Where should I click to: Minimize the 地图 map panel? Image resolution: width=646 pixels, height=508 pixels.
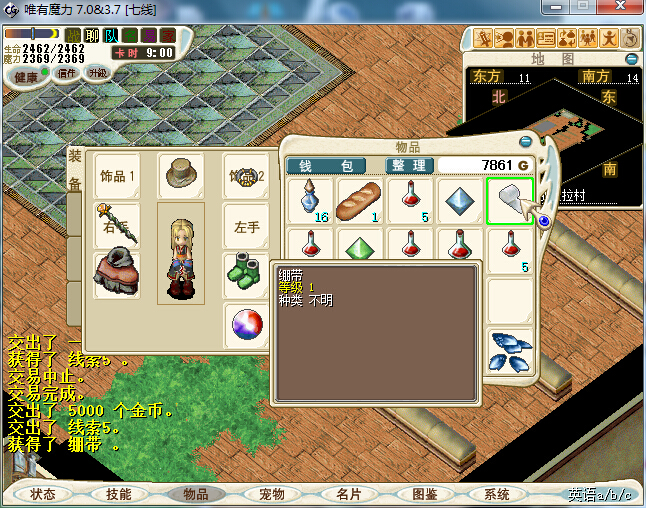[630, 59]
